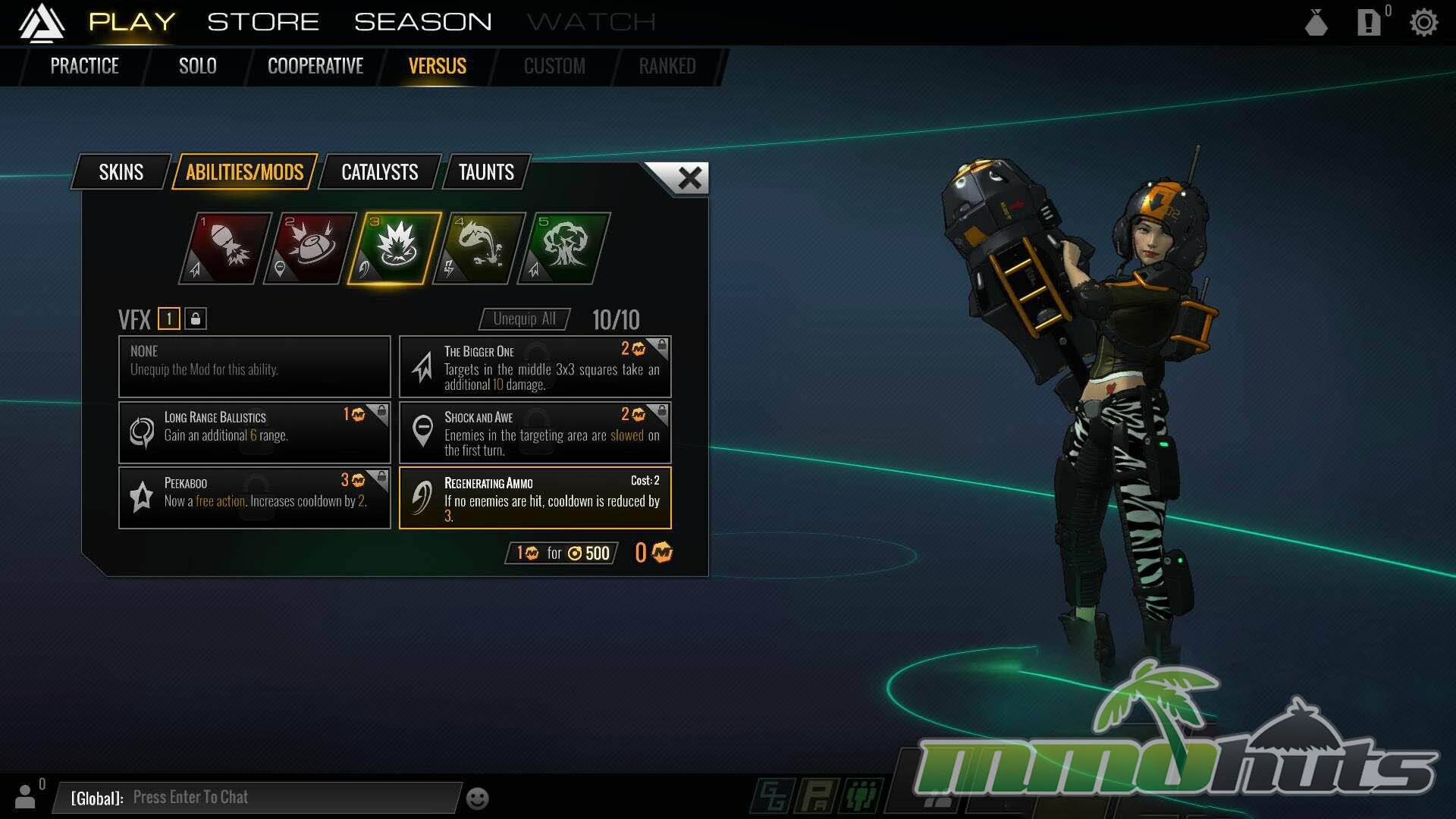
Task: Choose the COOPERATIVE mode tab
Action: (315, 66)
